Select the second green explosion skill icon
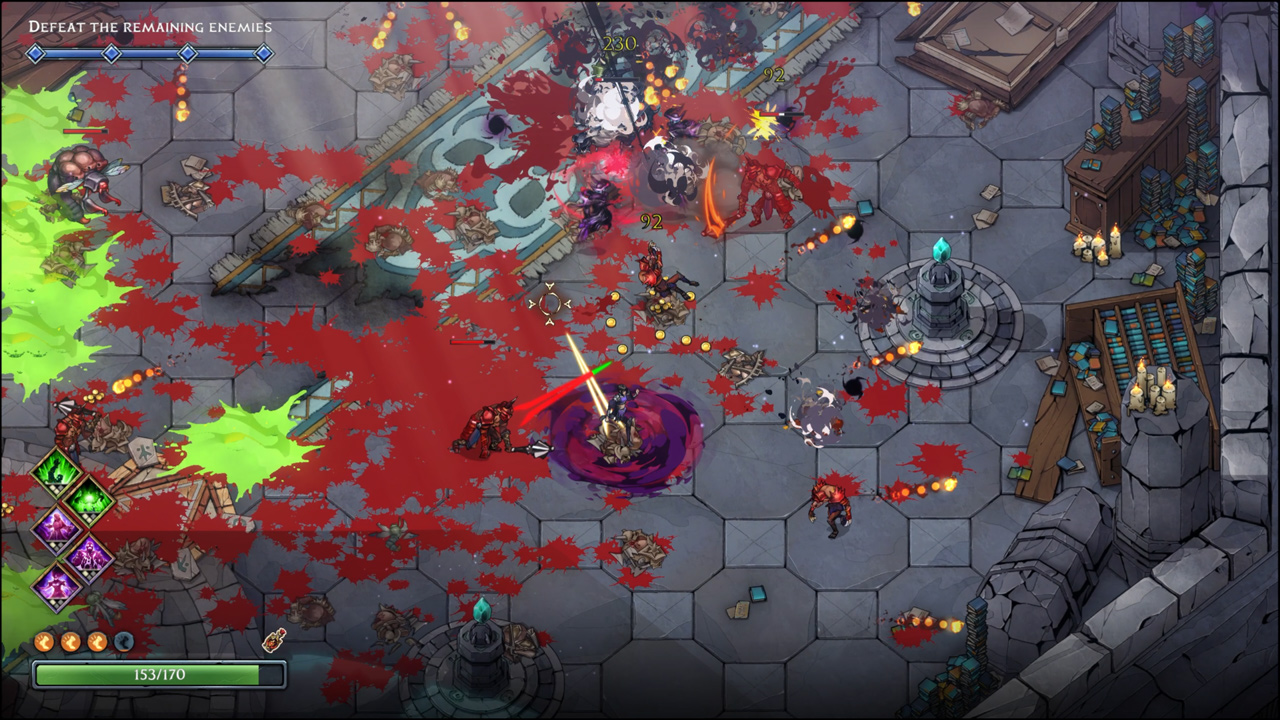Screen dimensions: 1280x720 pos(87,500)
